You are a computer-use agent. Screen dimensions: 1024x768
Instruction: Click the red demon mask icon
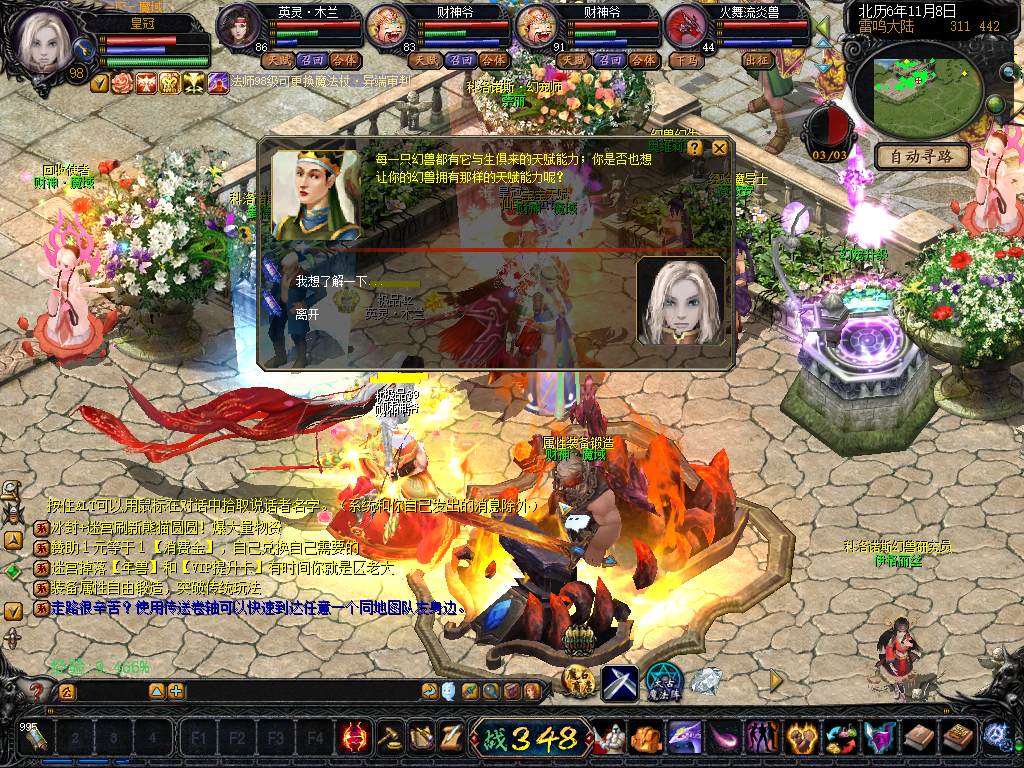pos(354,738)
